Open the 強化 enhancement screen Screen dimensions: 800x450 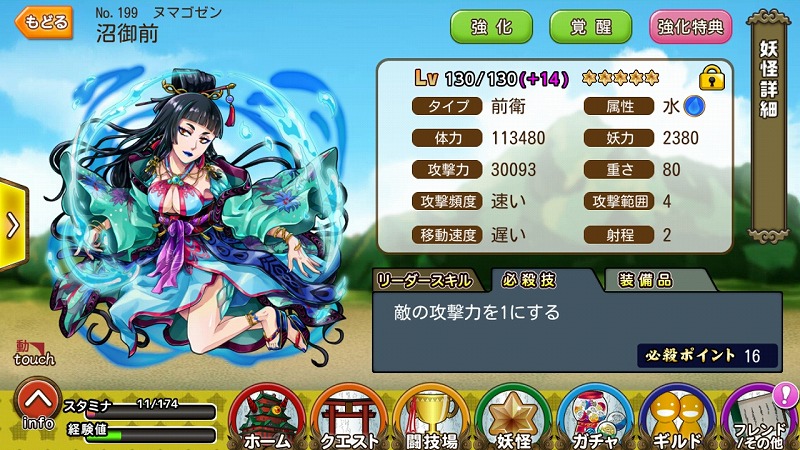[x=490, y=27]
